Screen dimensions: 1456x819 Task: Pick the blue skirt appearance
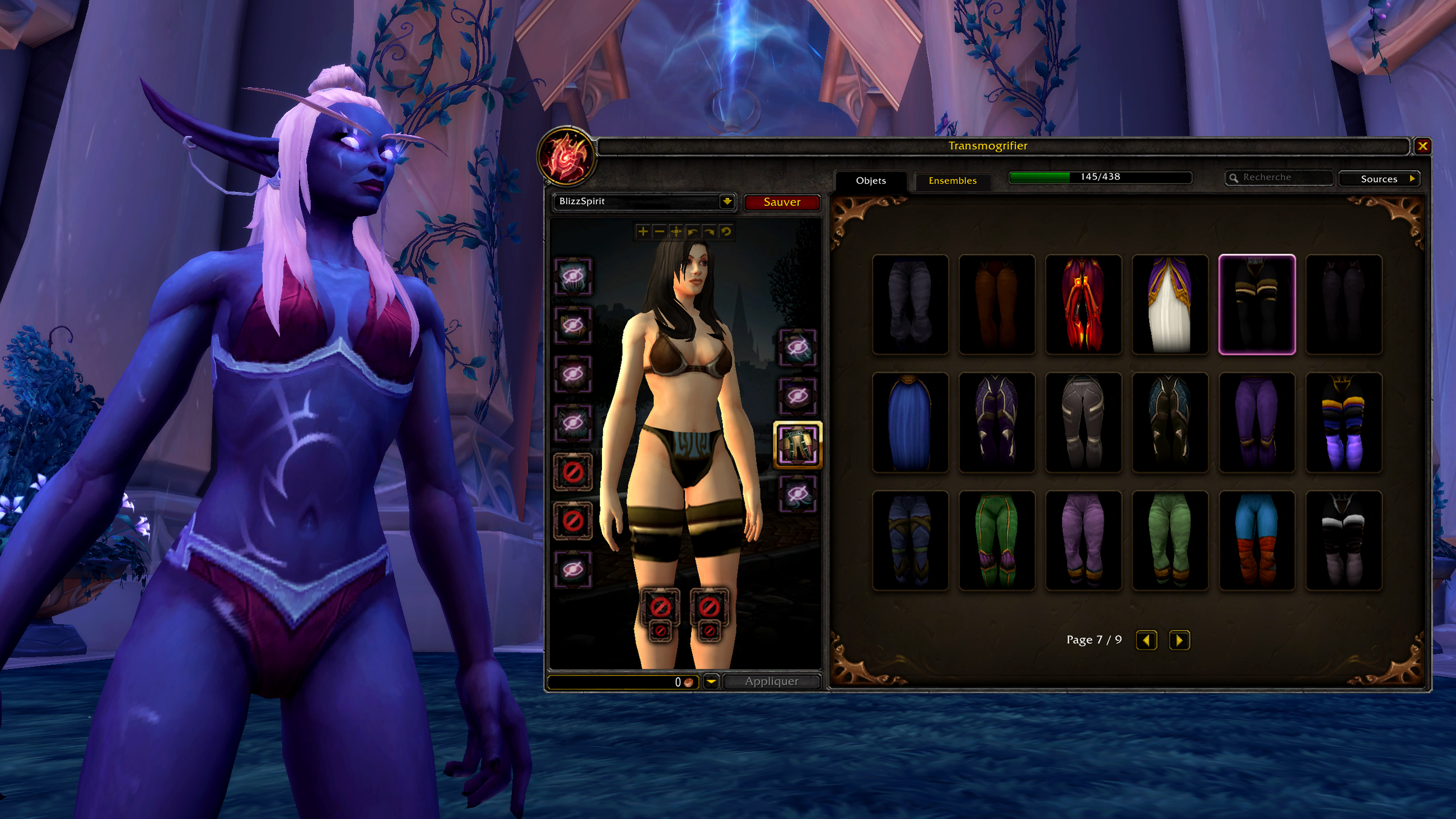909,422
